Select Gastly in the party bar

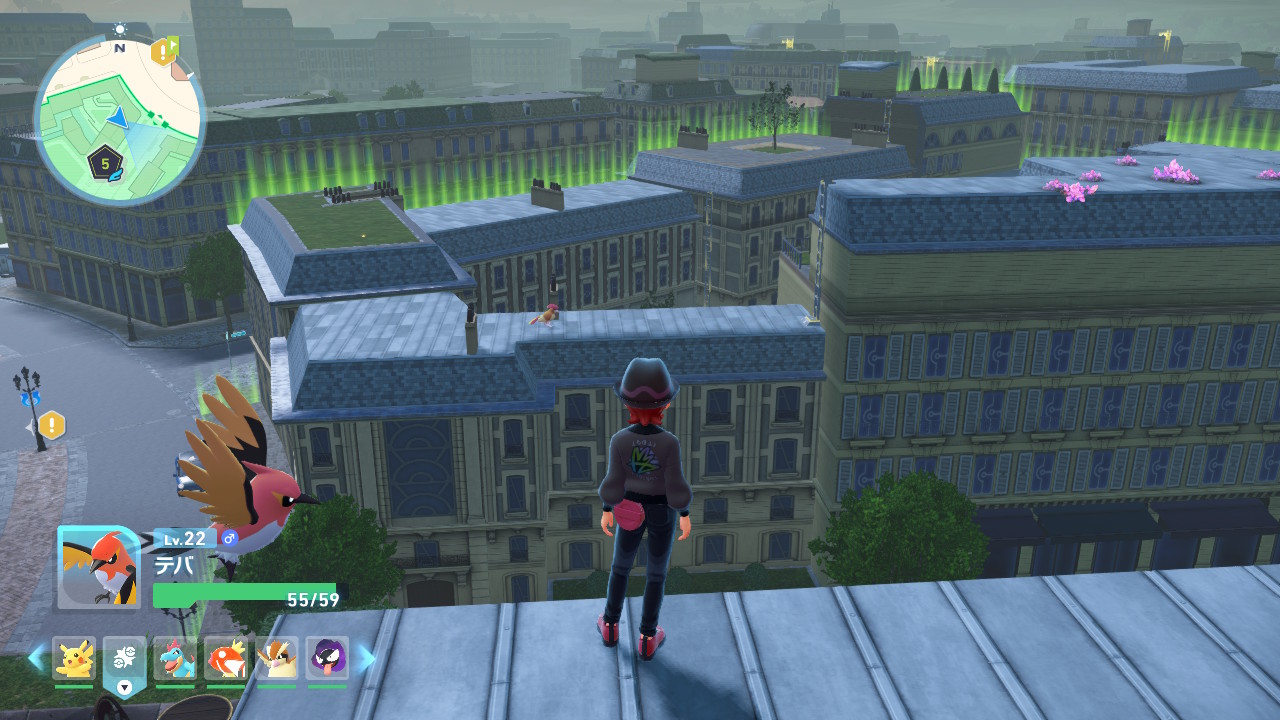(327, 658)
